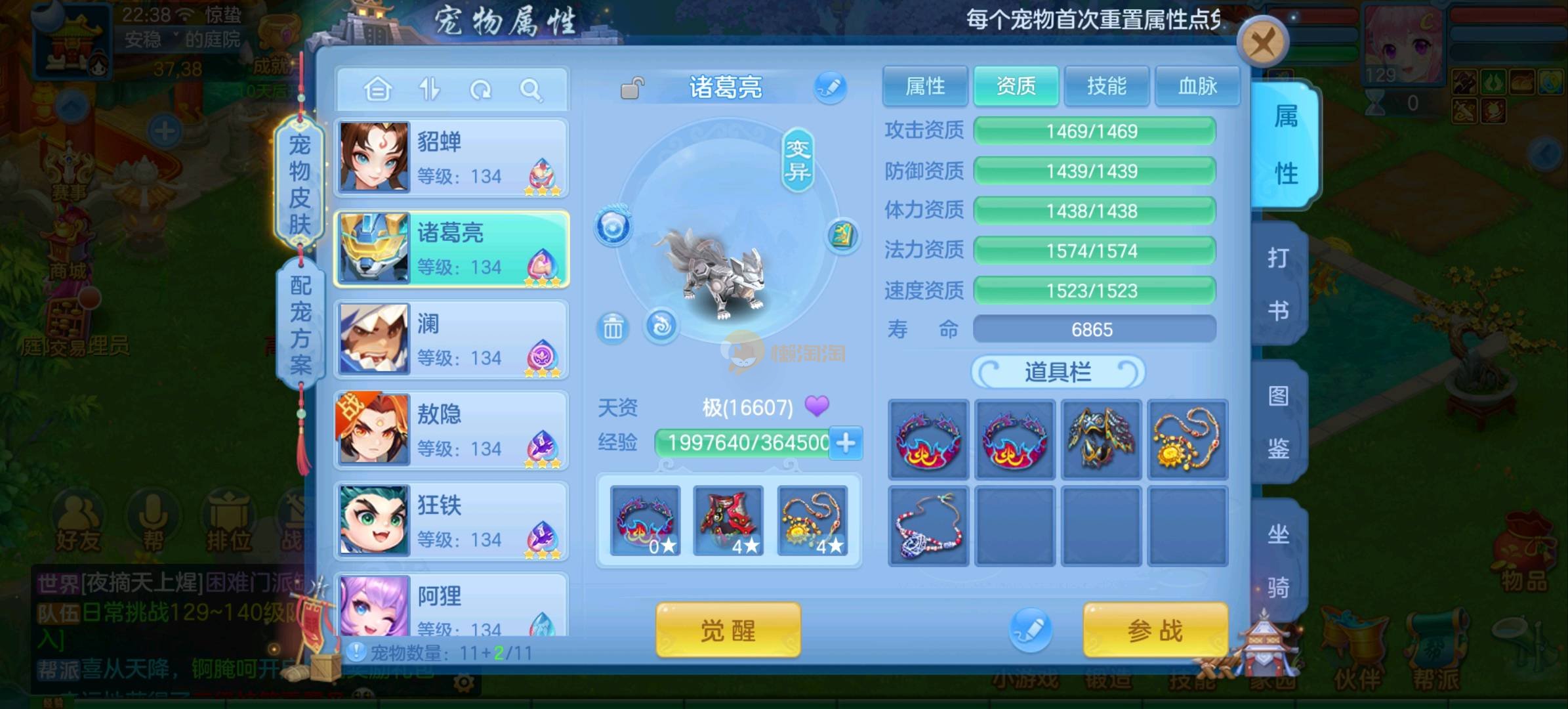Toggle the pet lock icon
The height and width of the screenshot is (709, 1568).
click(632, 88)
